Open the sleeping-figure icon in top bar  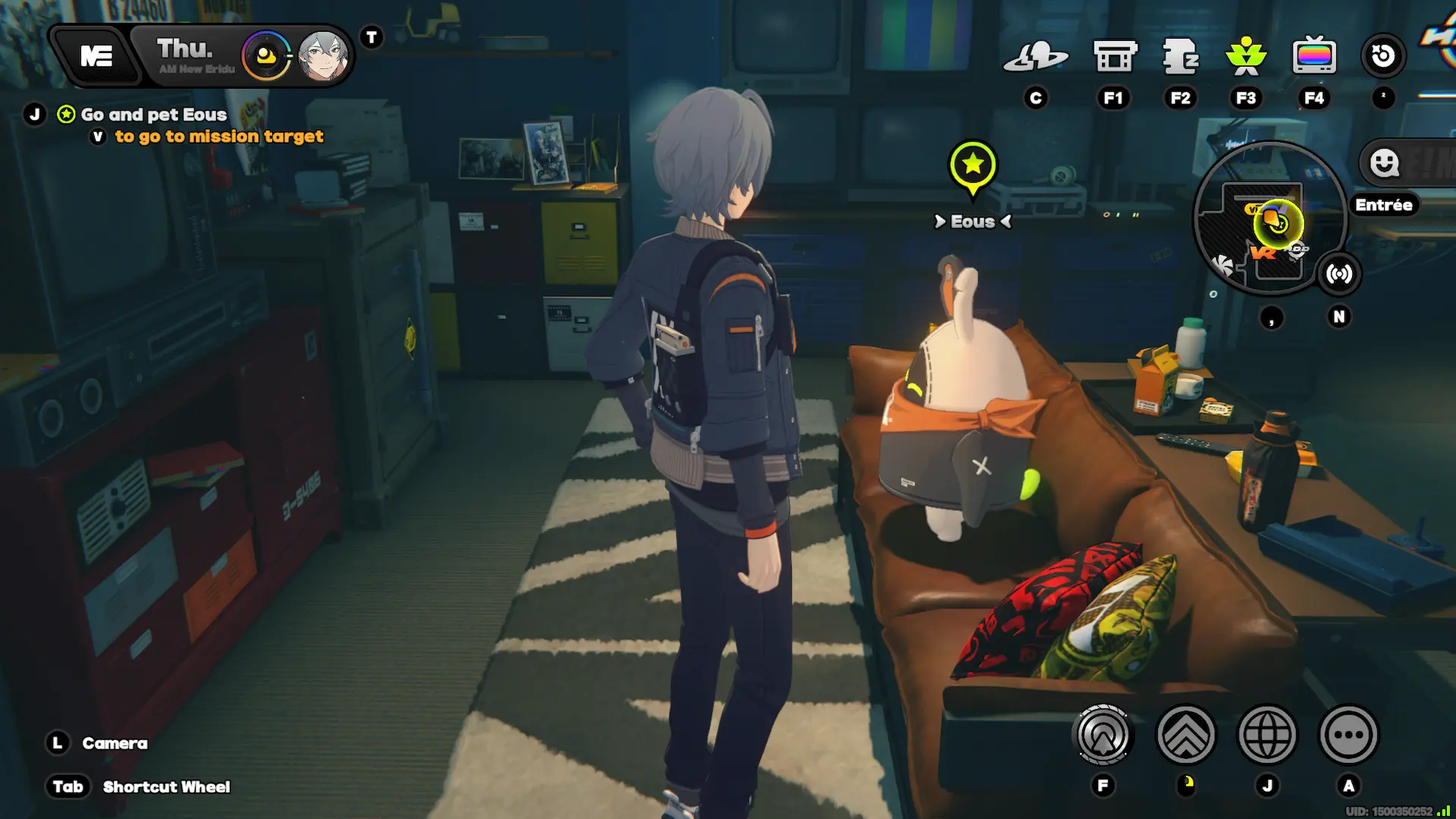[x=1180, y=56]
